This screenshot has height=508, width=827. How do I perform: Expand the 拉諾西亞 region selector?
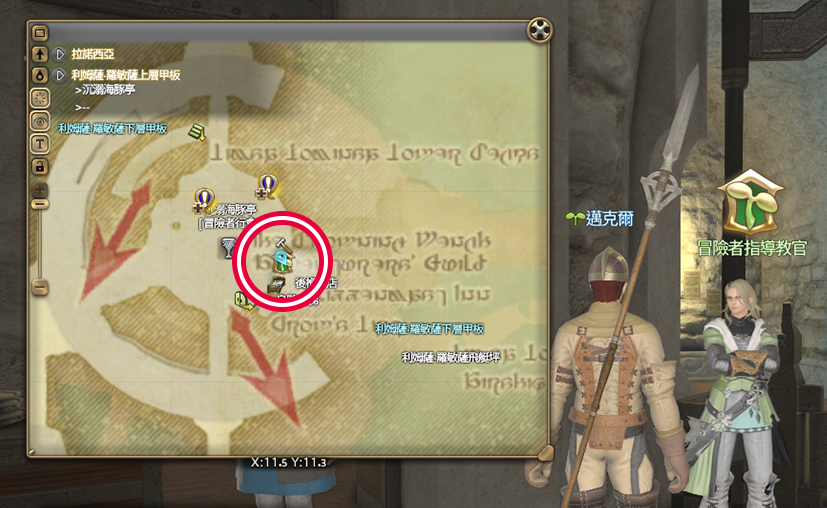pos(60,54)
